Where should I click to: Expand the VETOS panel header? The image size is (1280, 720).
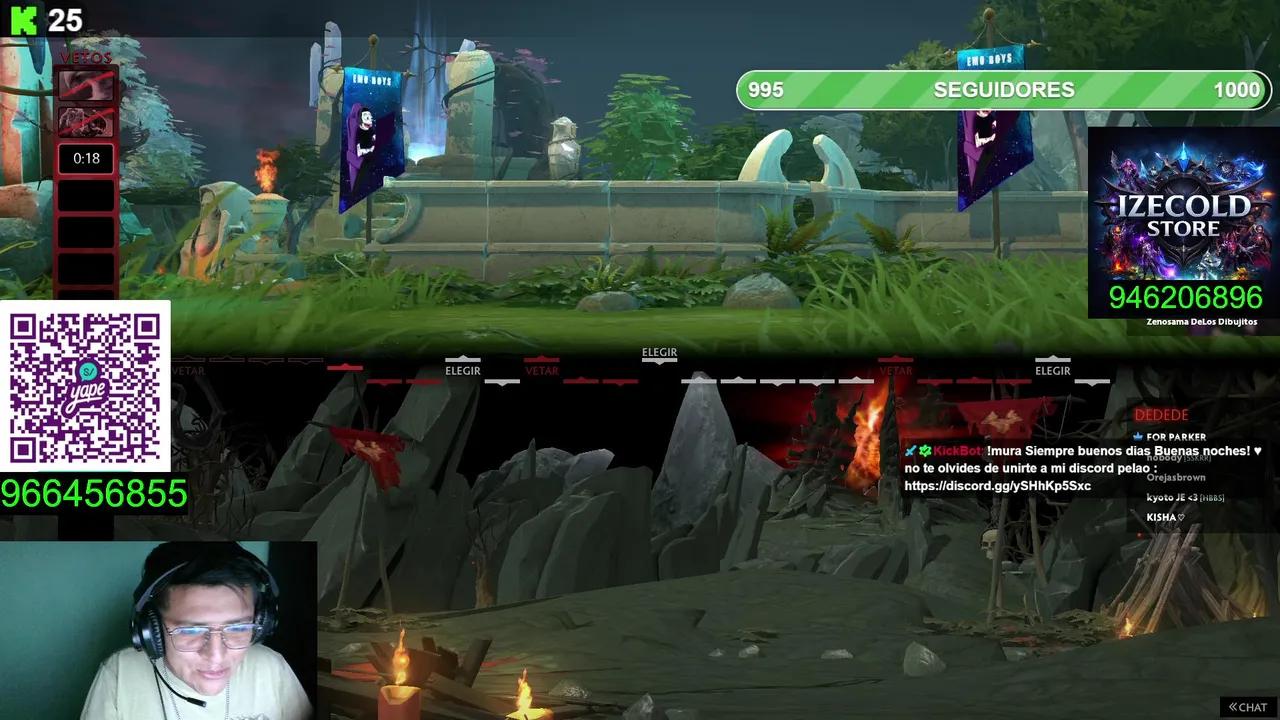tap(85, 58)
